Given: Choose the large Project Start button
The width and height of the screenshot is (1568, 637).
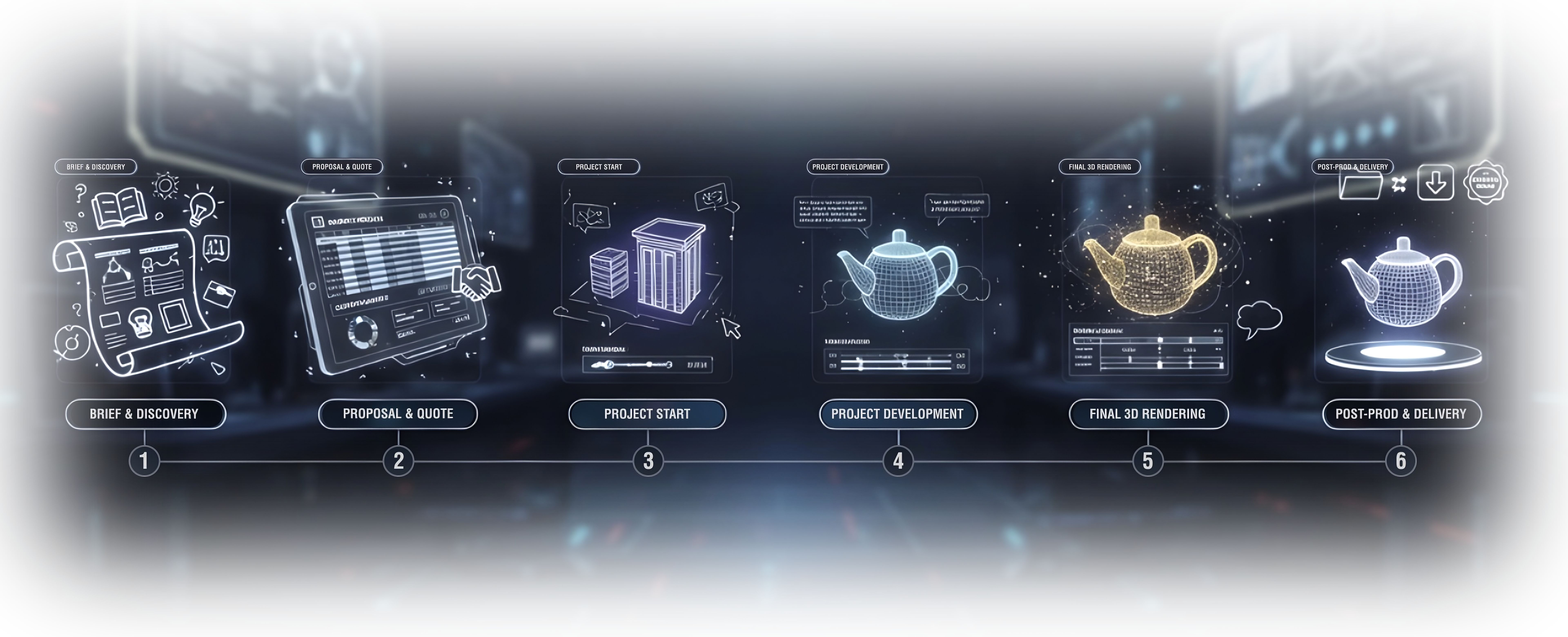Looking at the screenshot, I should [647, 414].
